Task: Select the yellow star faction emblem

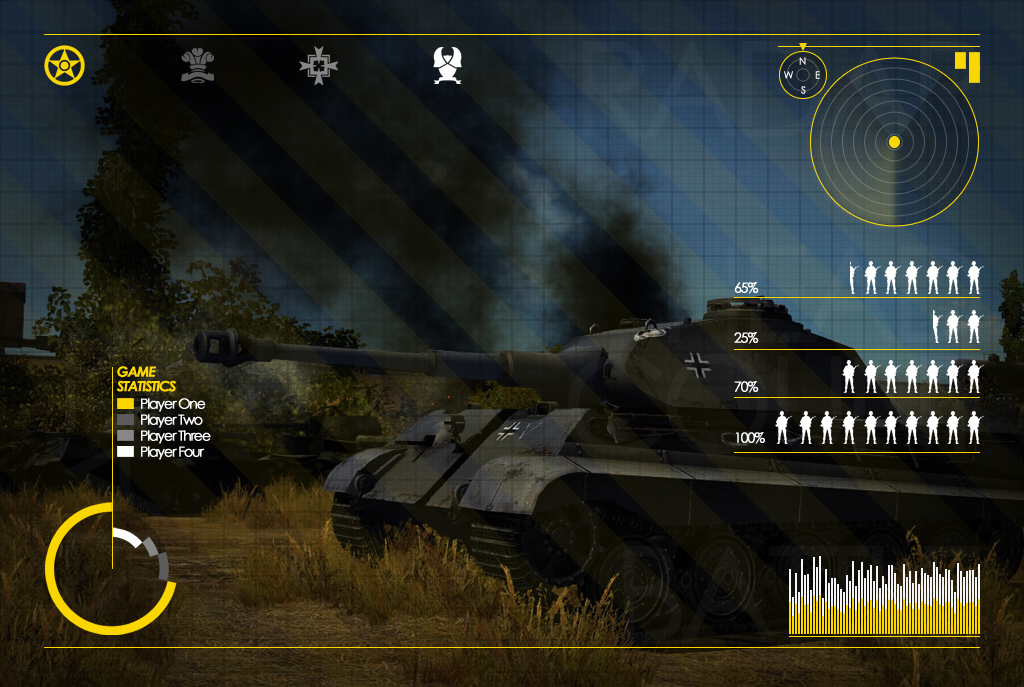Action: point(65,66)
